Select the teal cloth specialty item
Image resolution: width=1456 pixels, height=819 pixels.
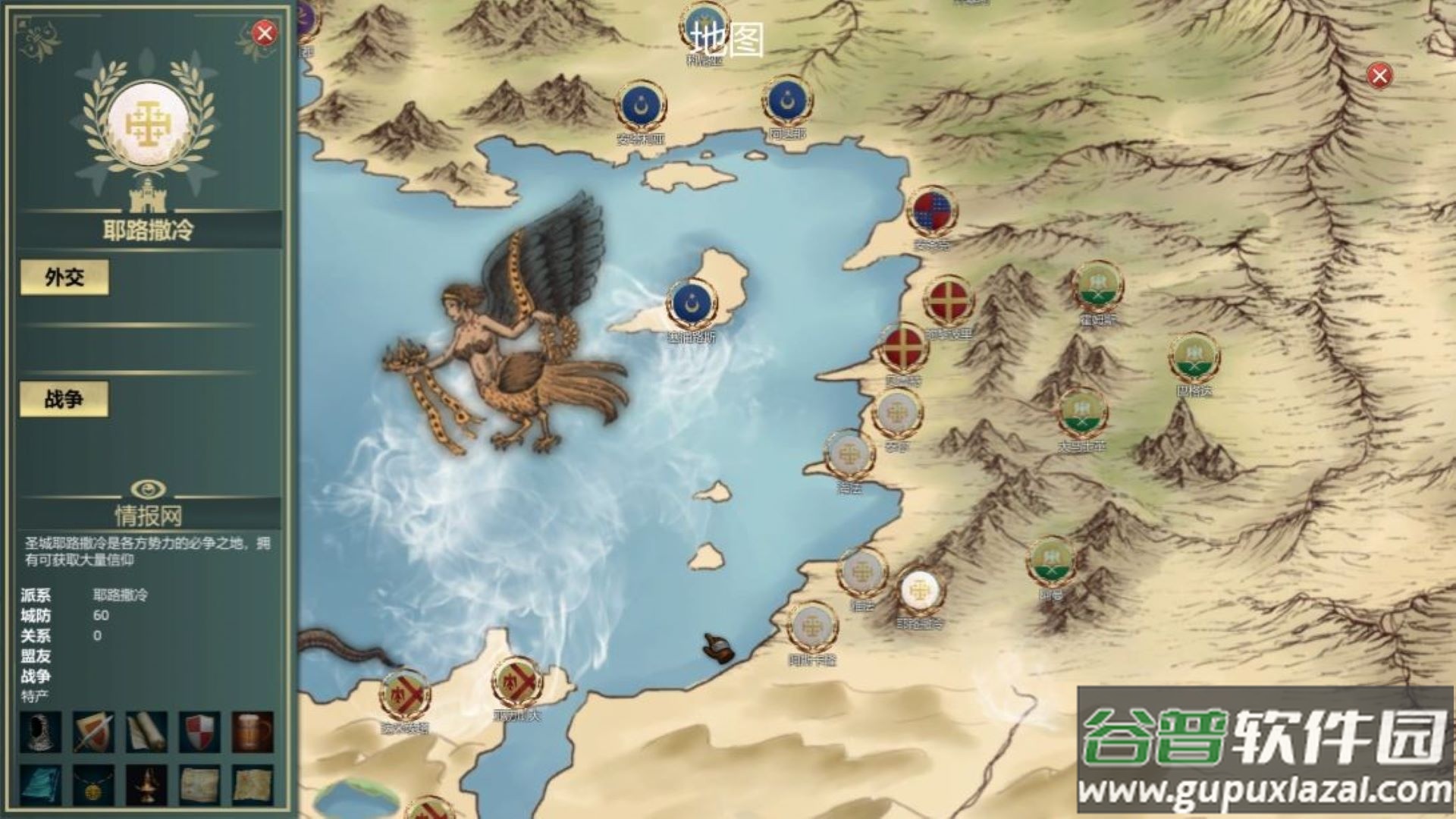(x=40, y=784)
